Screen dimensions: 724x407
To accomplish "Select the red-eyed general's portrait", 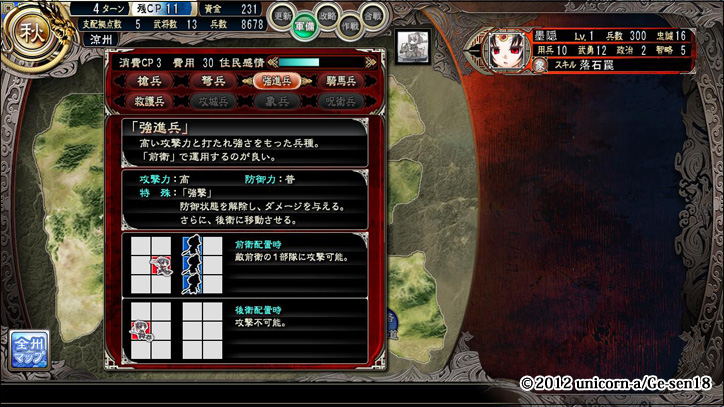I will coord(502,50).
